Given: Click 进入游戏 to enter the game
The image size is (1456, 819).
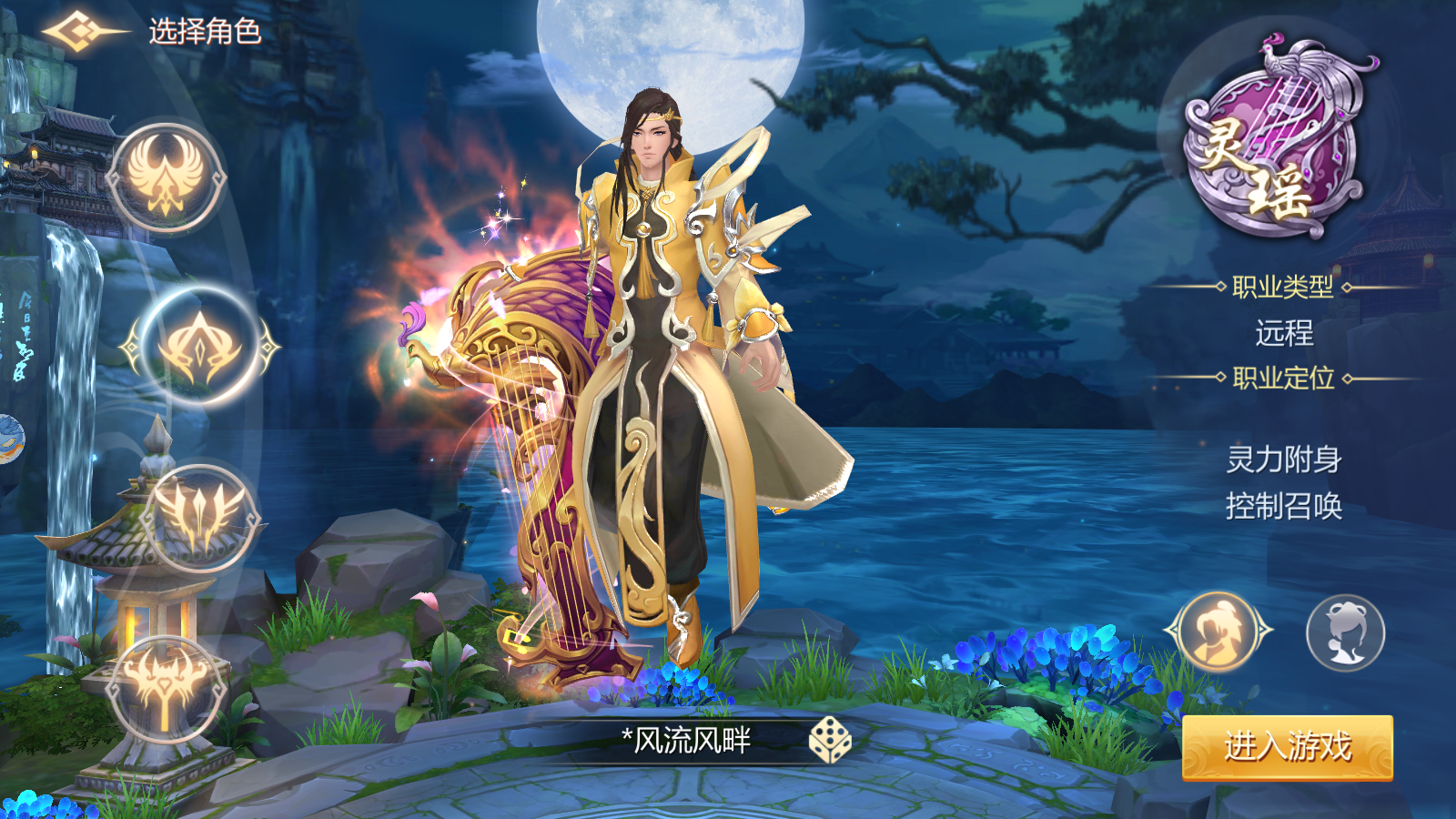Looking at the screenshot, I should [1287, 747].
